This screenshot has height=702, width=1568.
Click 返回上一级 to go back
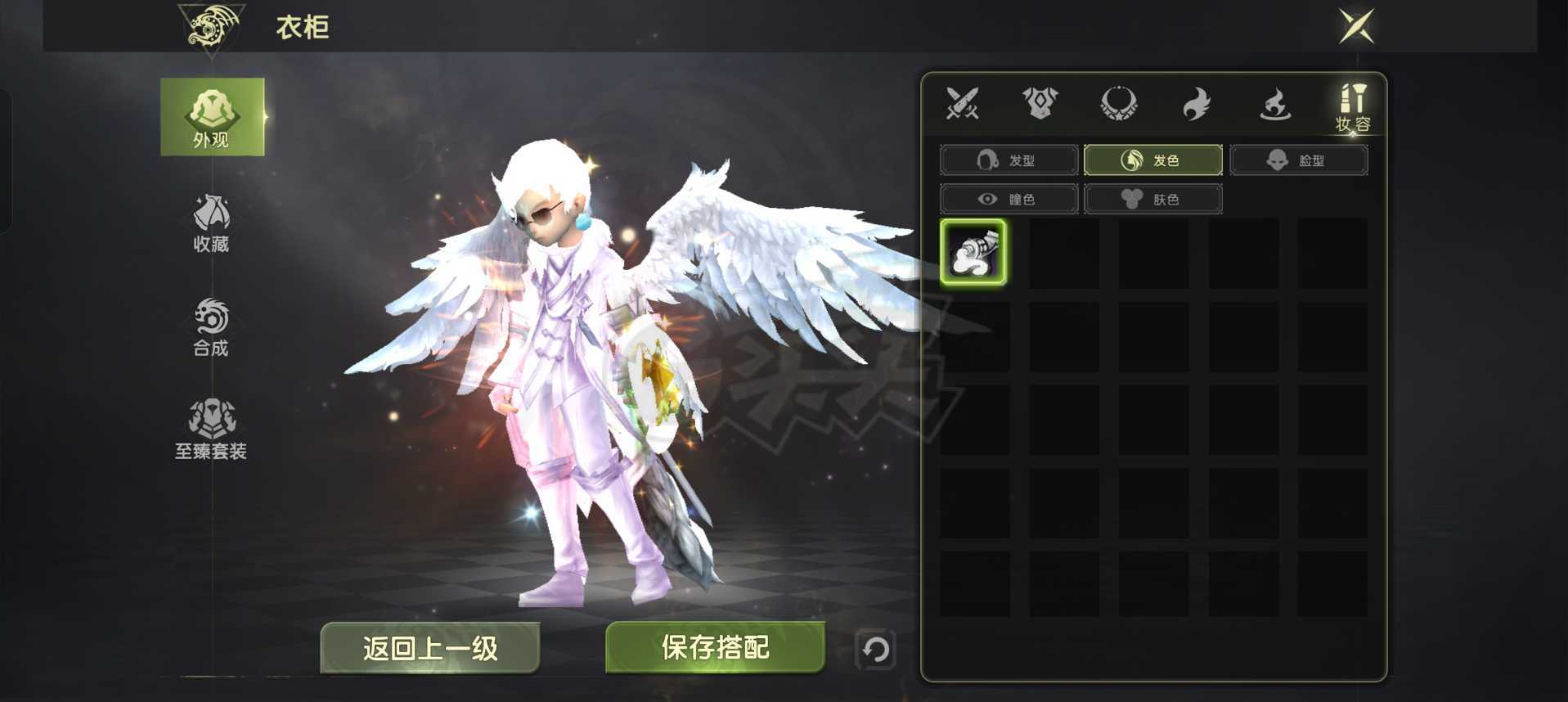tap(431, 647)
